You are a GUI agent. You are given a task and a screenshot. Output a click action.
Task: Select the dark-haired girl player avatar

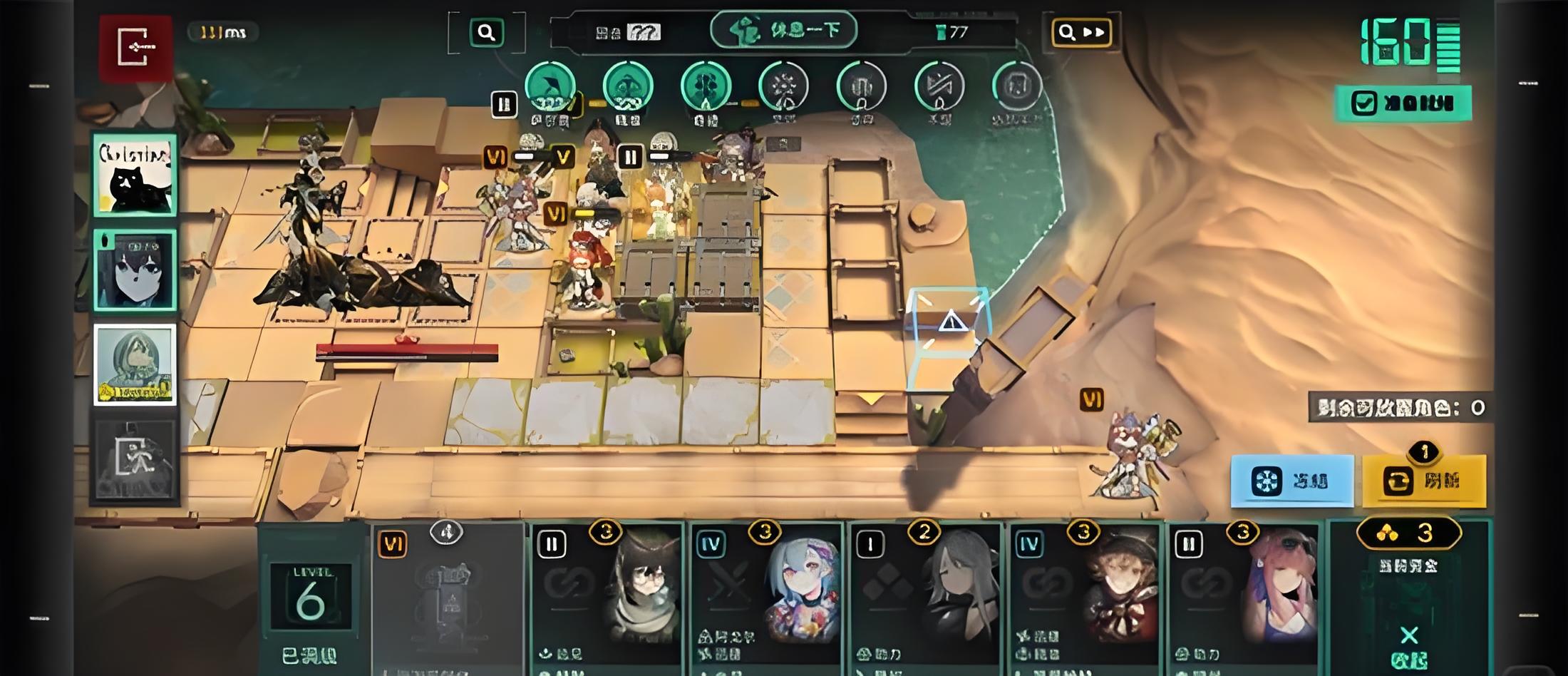click(135, 270)
